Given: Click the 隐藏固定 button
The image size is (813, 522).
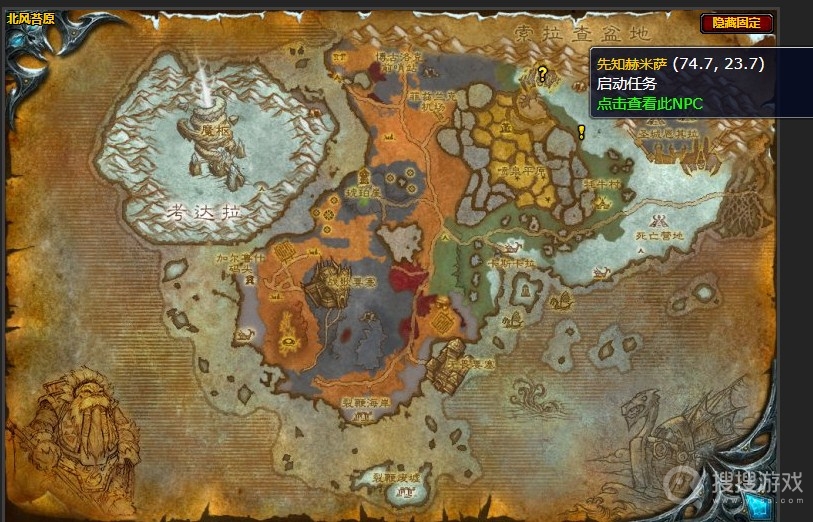Looking at the screenshot, I should (737, 22).
